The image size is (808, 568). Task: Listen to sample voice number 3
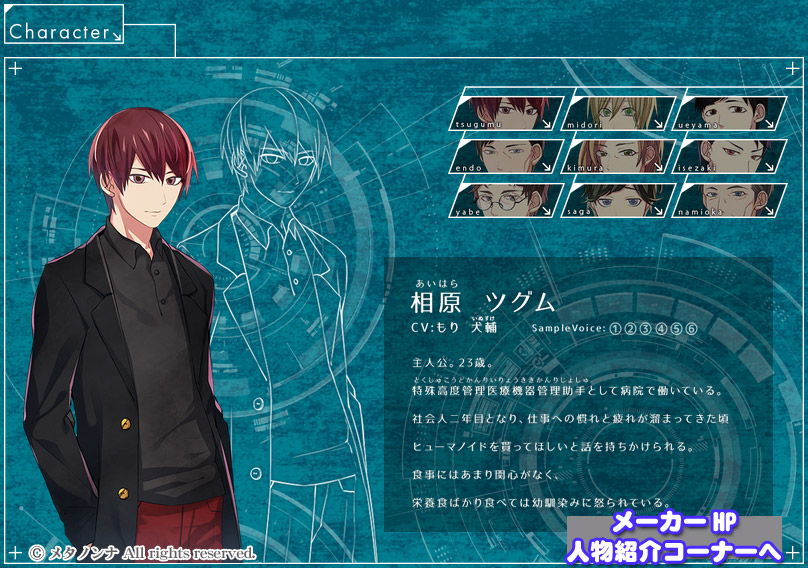[646, 329]
